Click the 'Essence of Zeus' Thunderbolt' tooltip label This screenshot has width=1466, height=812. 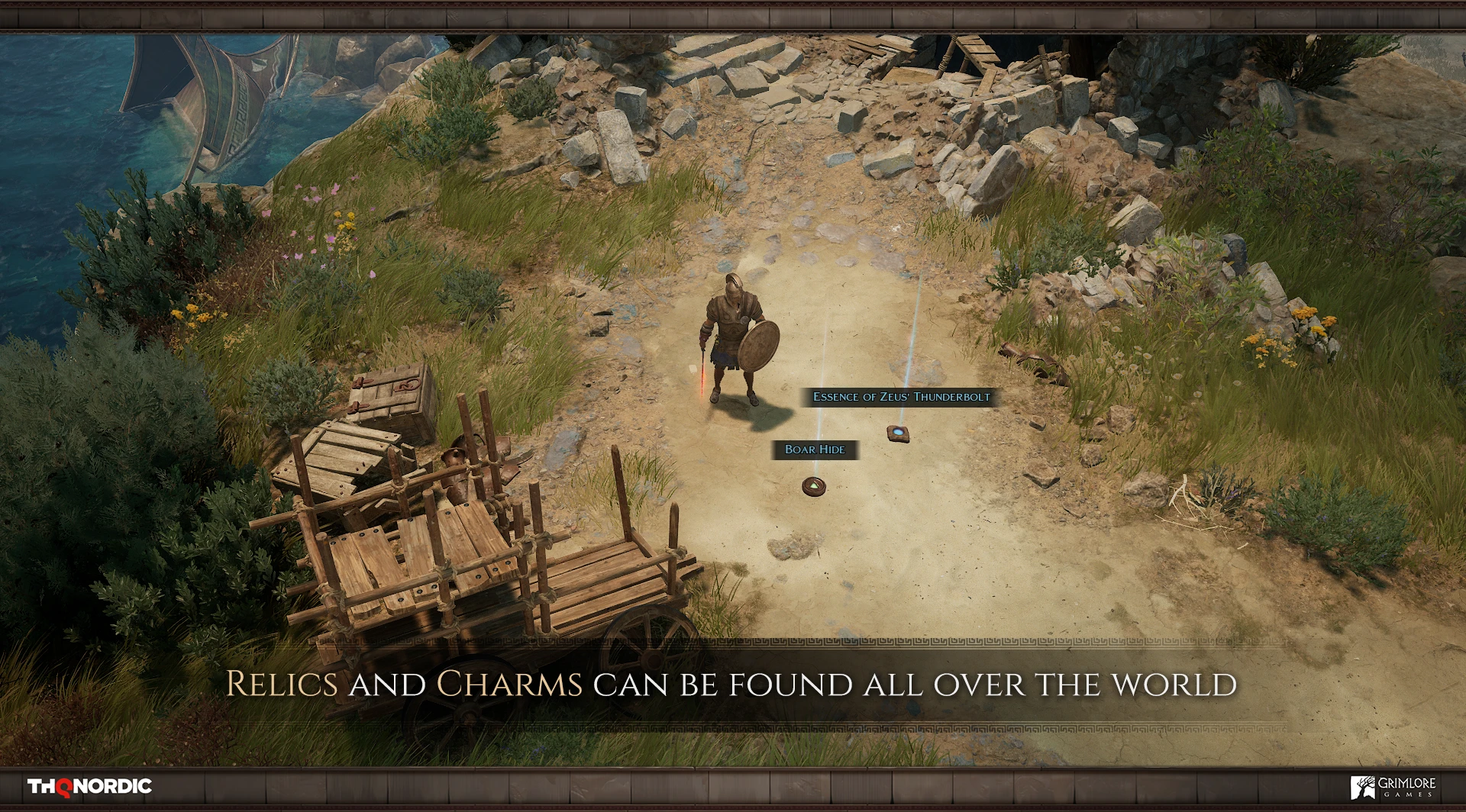point(901,398)
